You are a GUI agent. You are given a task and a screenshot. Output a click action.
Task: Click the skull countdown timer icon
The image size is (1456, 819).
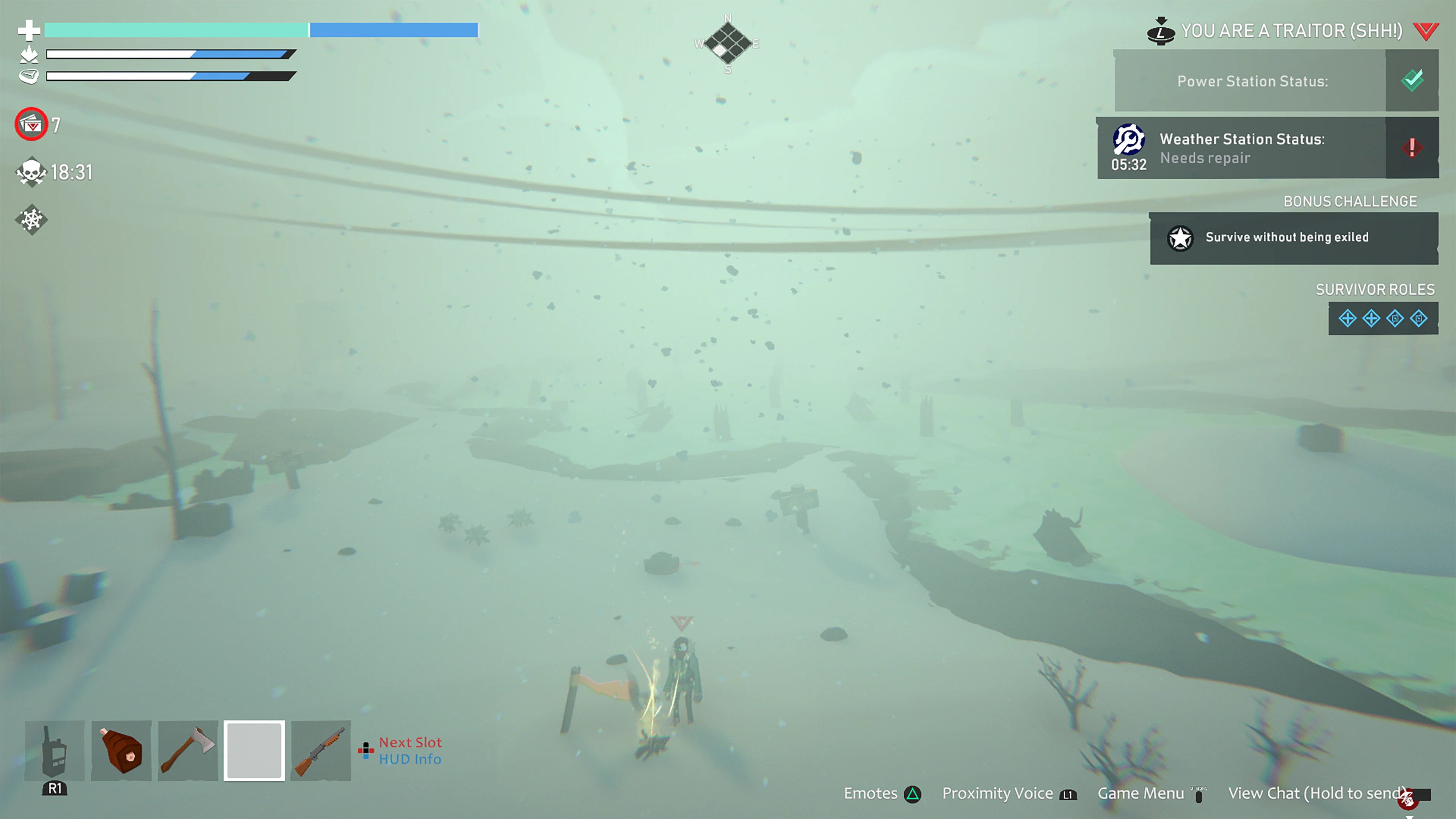tap(31, 172)
